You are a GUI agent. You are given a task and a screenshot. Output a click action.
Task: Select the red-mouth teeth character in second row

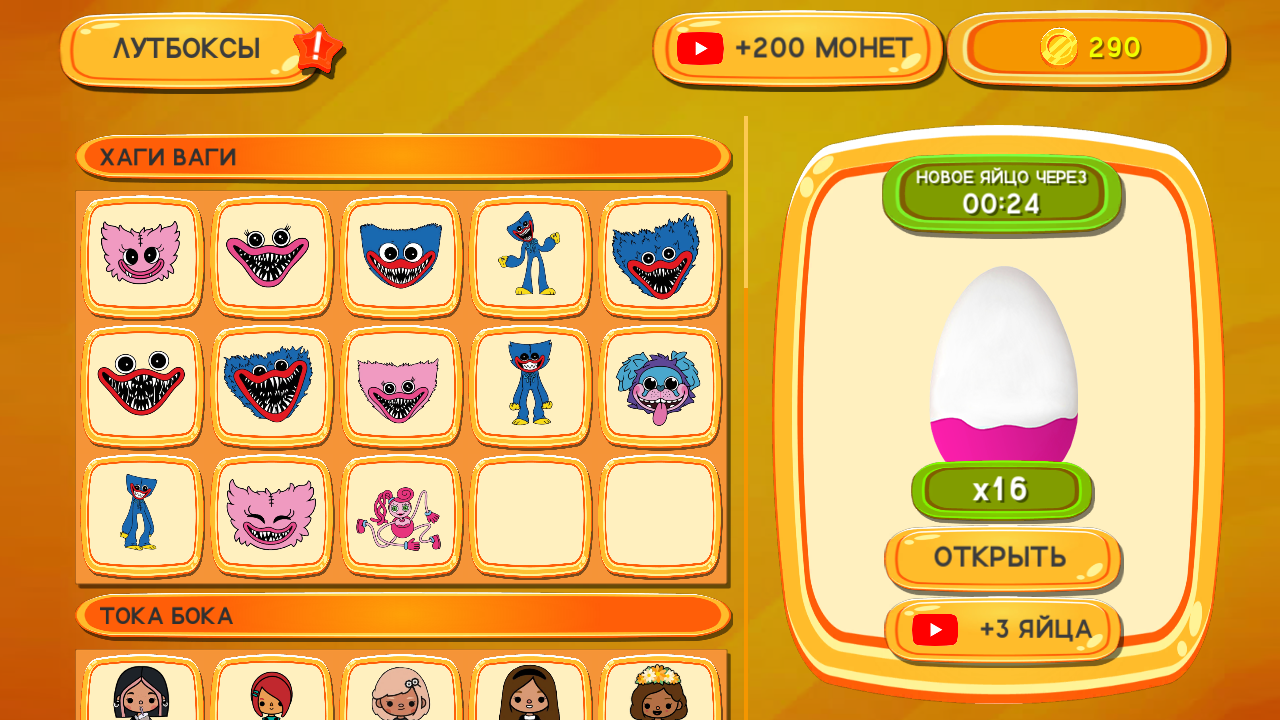[x=141, y=387]
